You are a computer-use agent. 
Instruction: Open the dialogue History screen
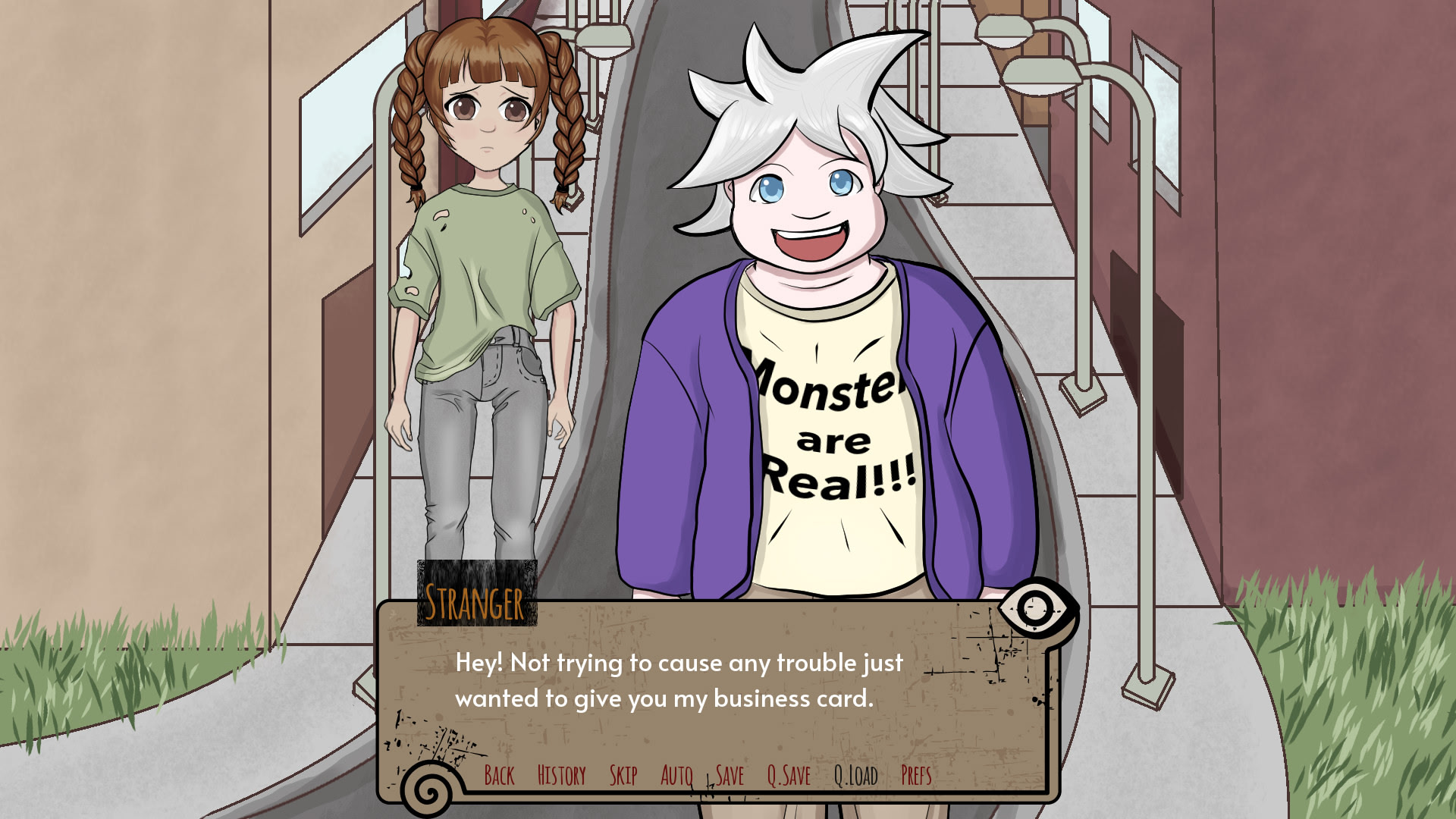point(561,776)
